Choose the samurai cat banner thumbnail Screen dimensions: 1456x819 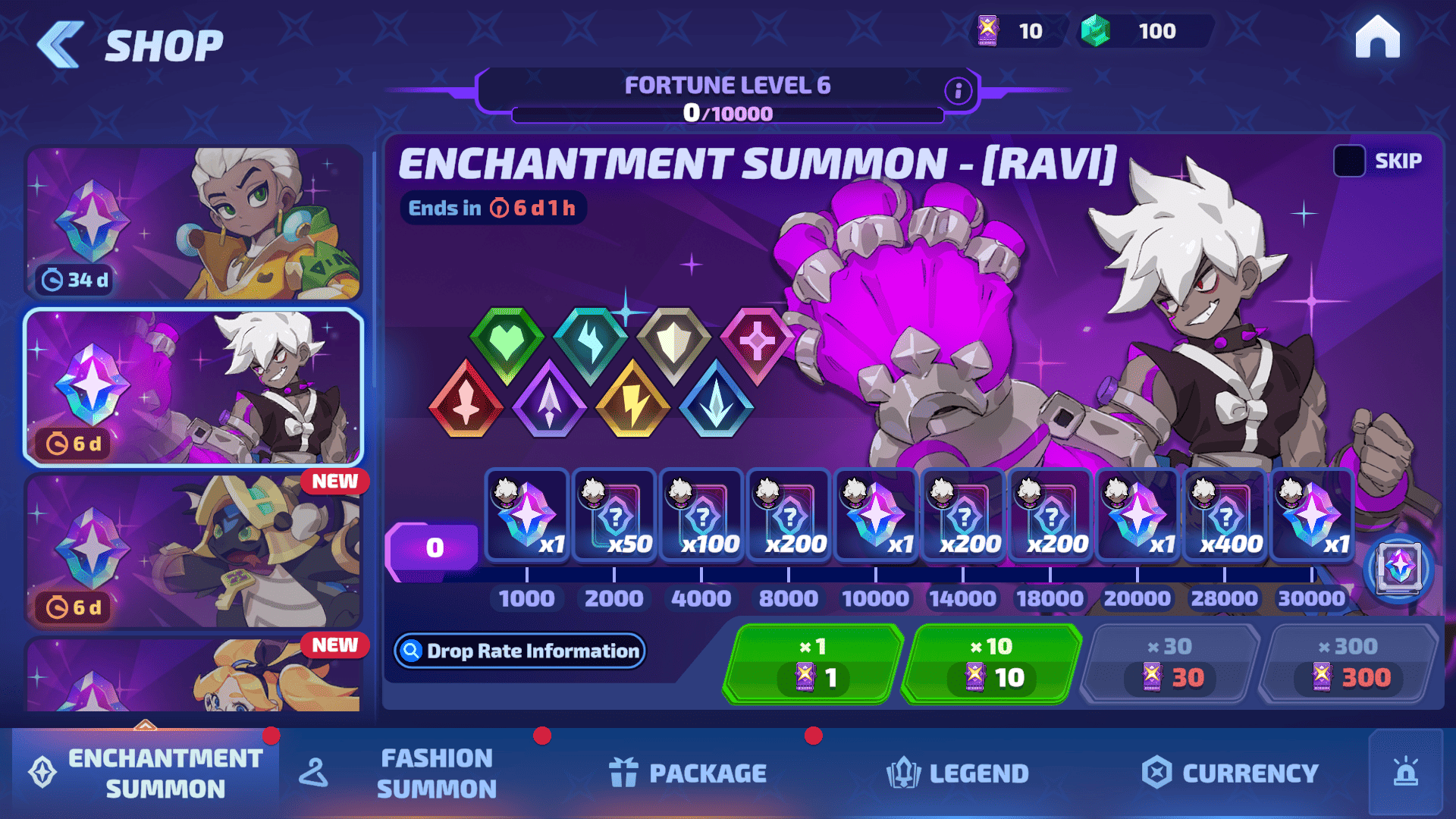pyautogui.click(x=194, y=551)
